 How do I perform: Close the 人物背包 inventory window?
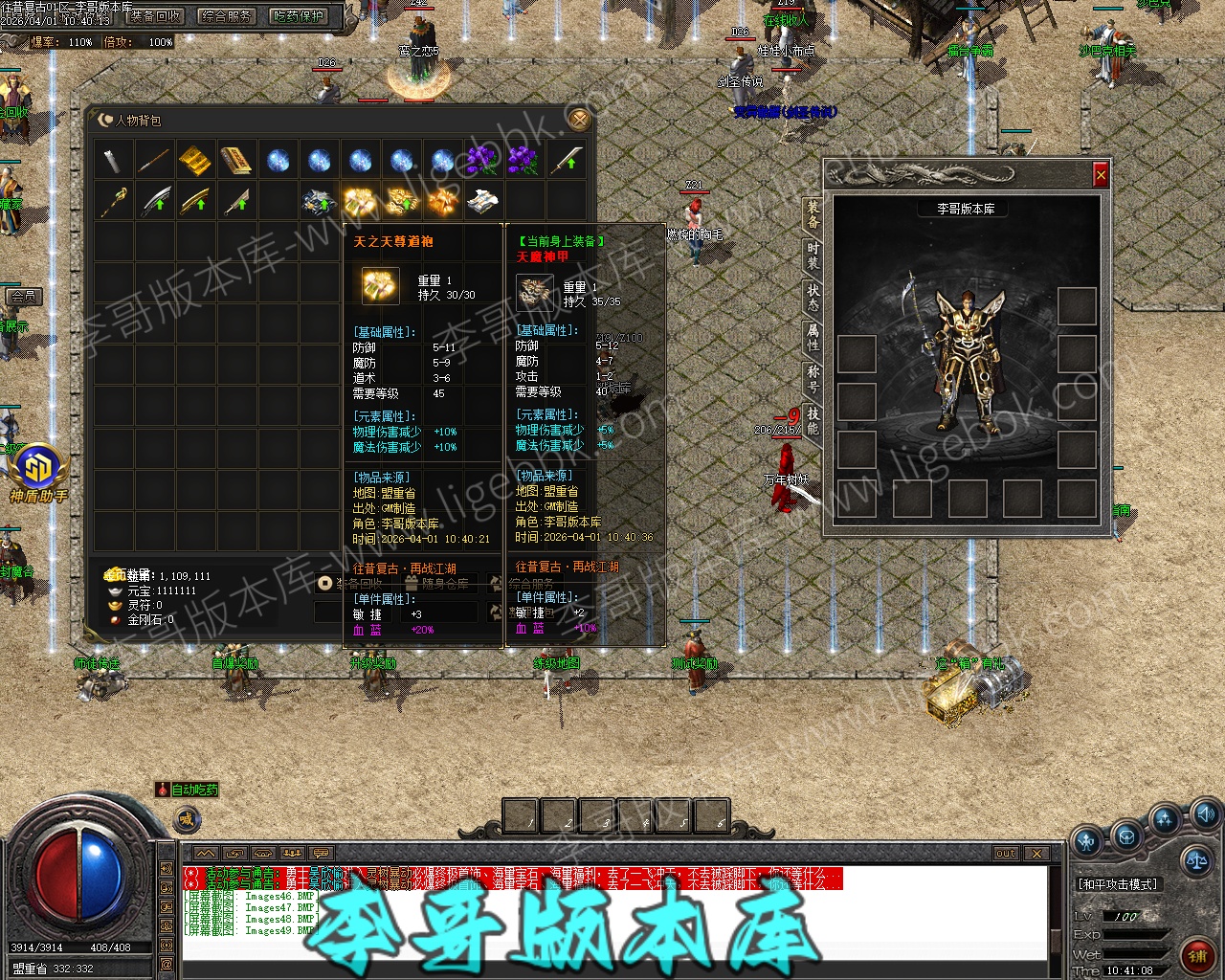(577, 119)
